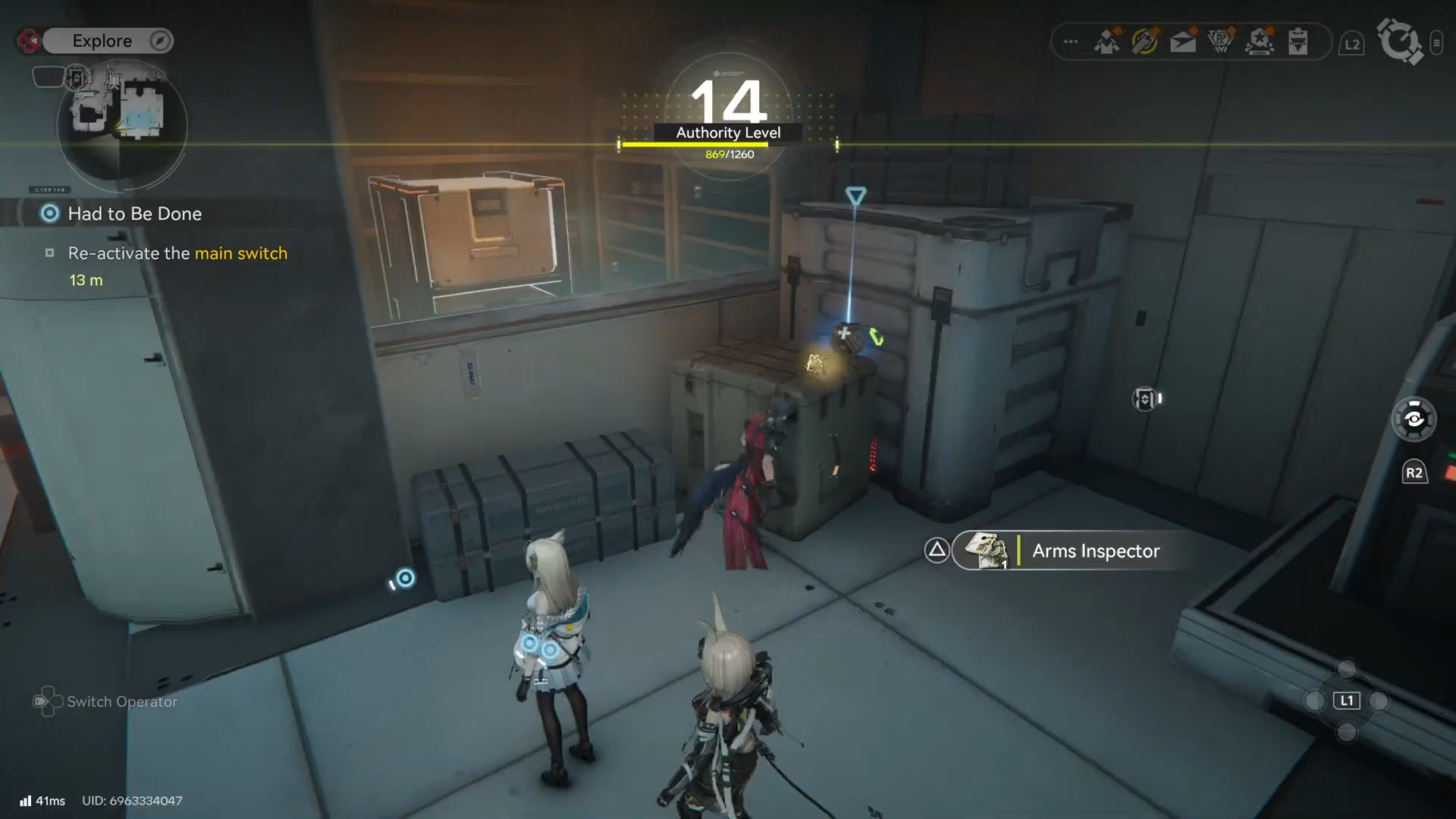Open the triangular badge pass icon

(1221, 42)
